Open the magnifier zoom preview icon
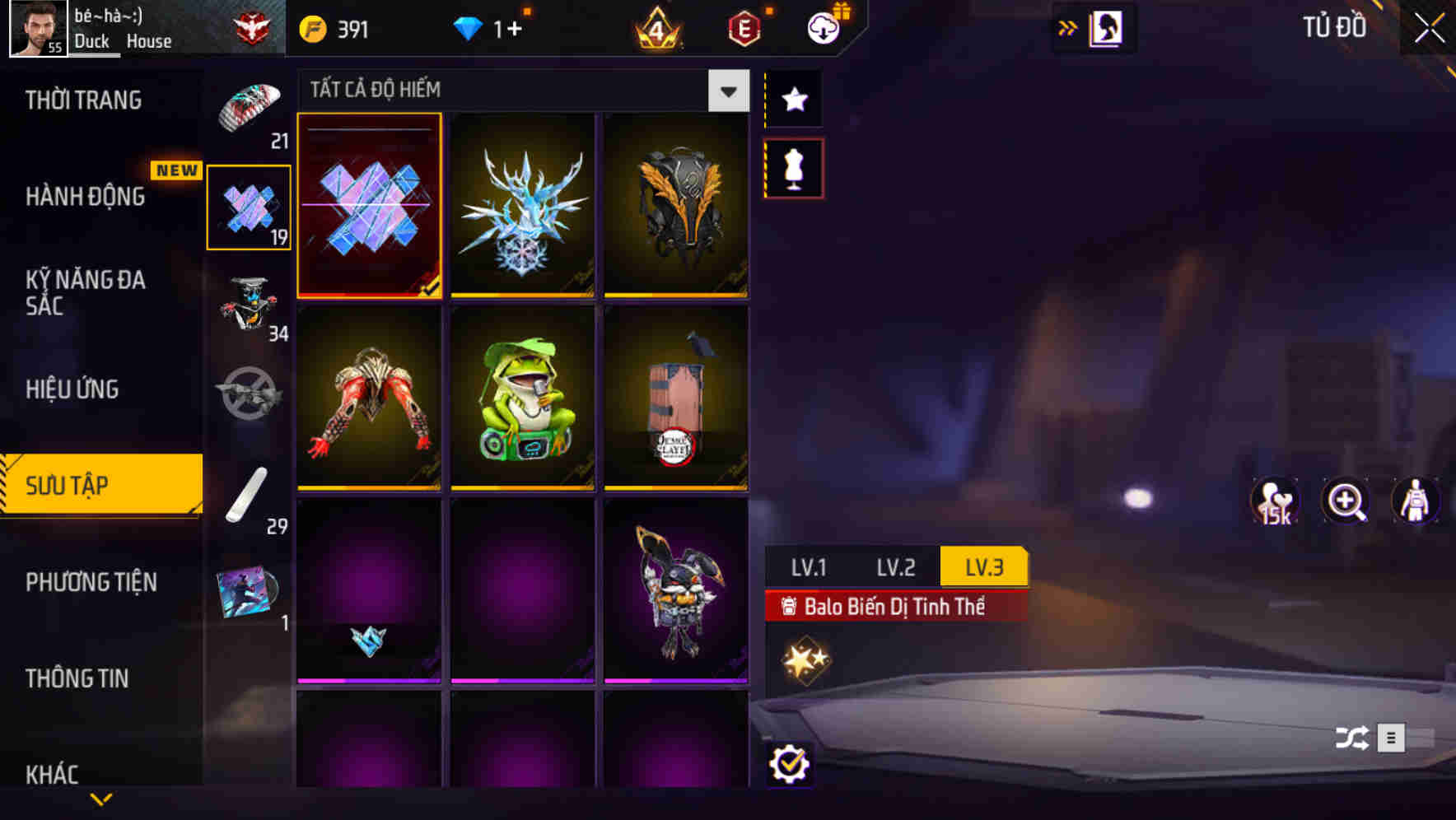The width and height of the screenshot is (1456, 820). pyautogui.click(x=1346, y=501)
